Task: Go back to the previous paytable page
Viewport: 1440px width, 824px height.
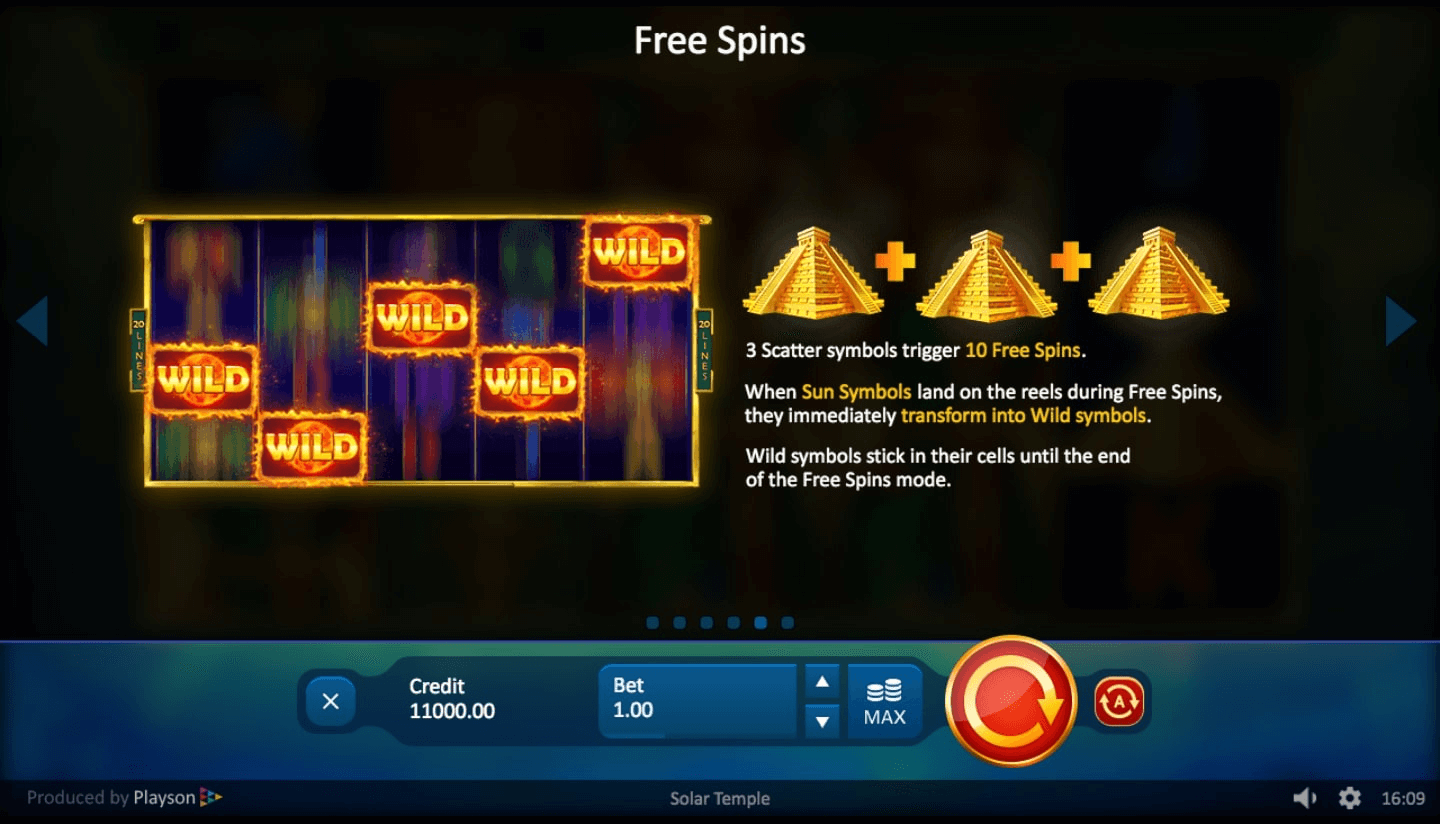Action: pyautogui.click(x=36, y=320)
